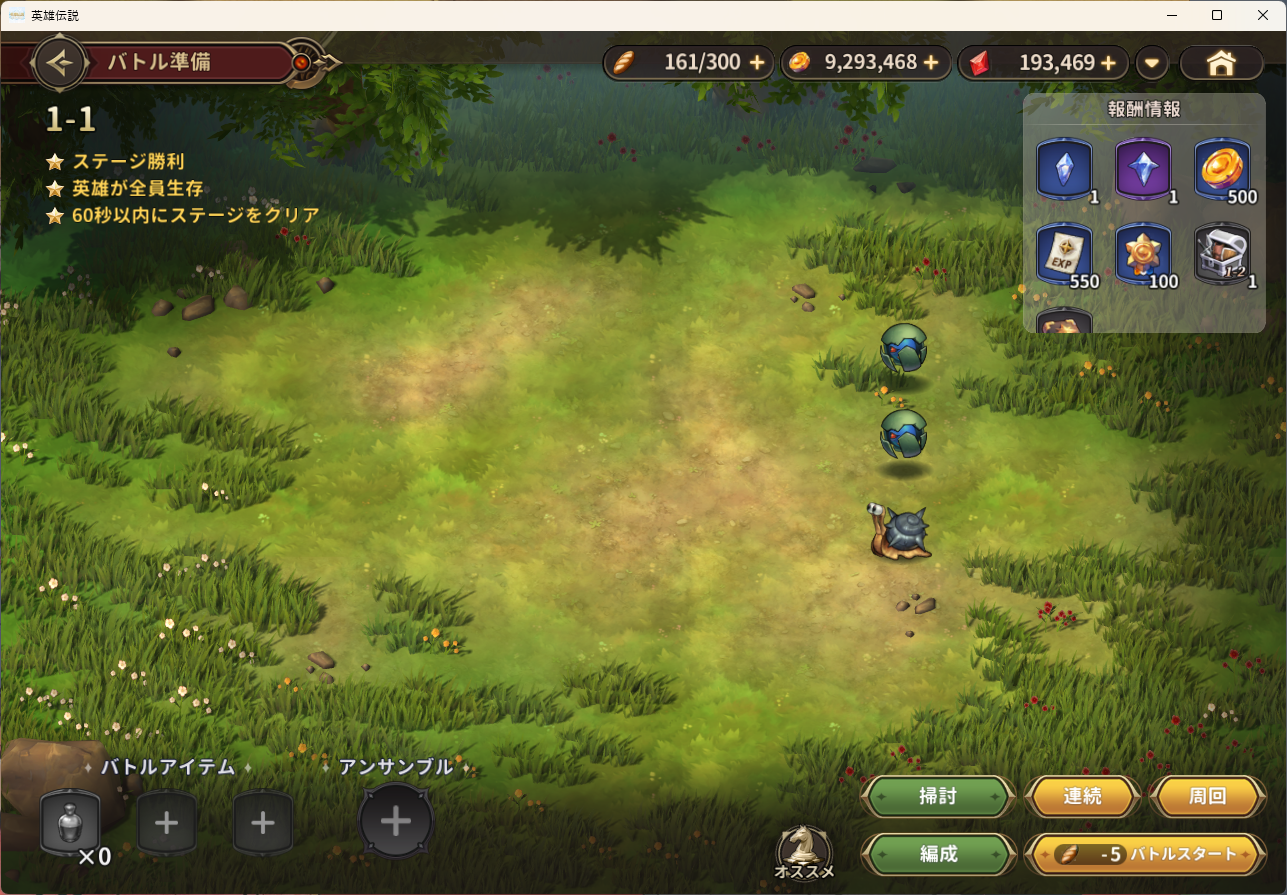Return to the home screen
1287x895 pixels.
click(x=1221, y=63)
